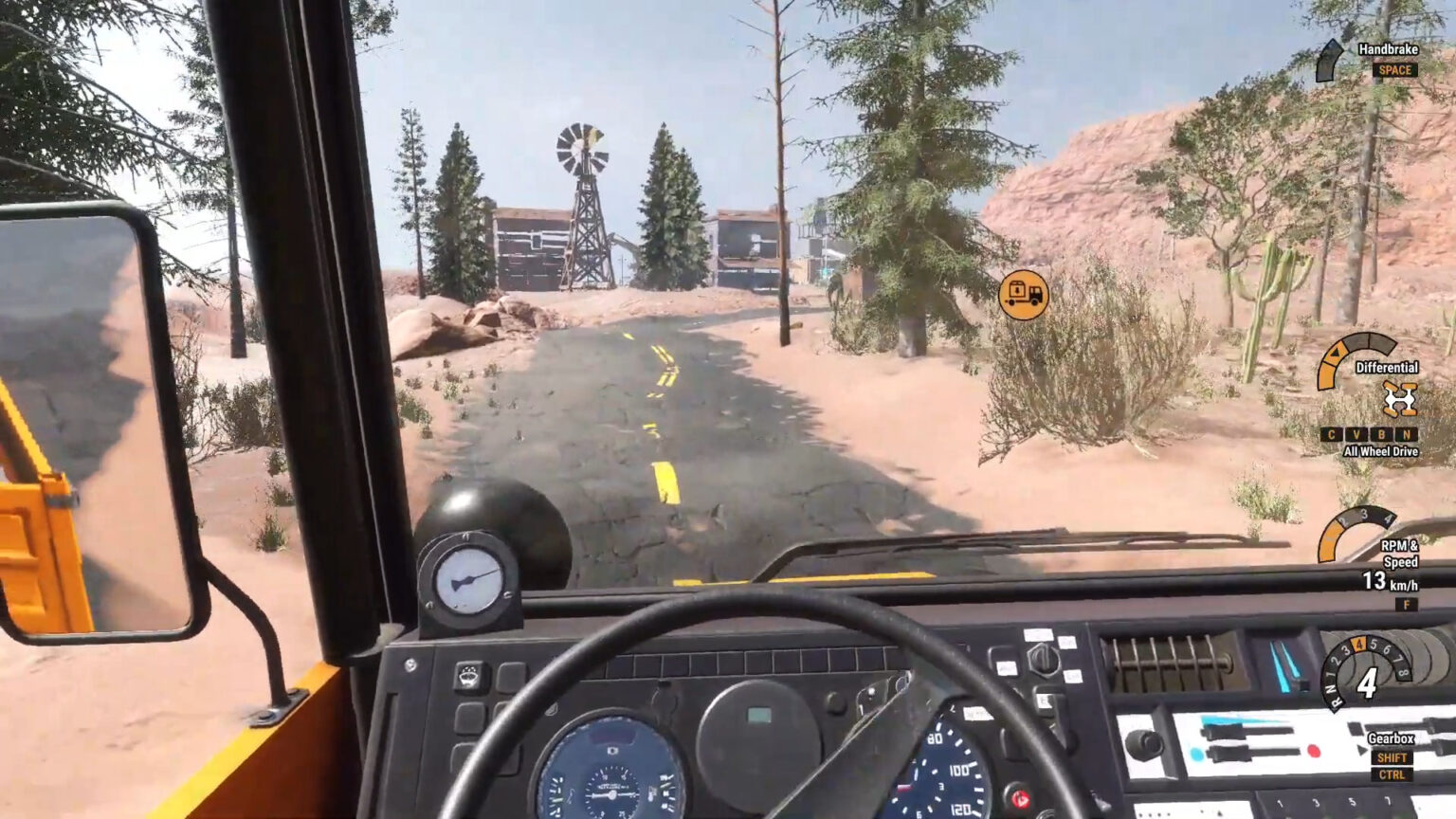Image resolution: width=1456 pixels, height=819 pixels.
Task: Toggle the C crawler gear mode
Action: pyautogui.click(x=1331, y=434)
